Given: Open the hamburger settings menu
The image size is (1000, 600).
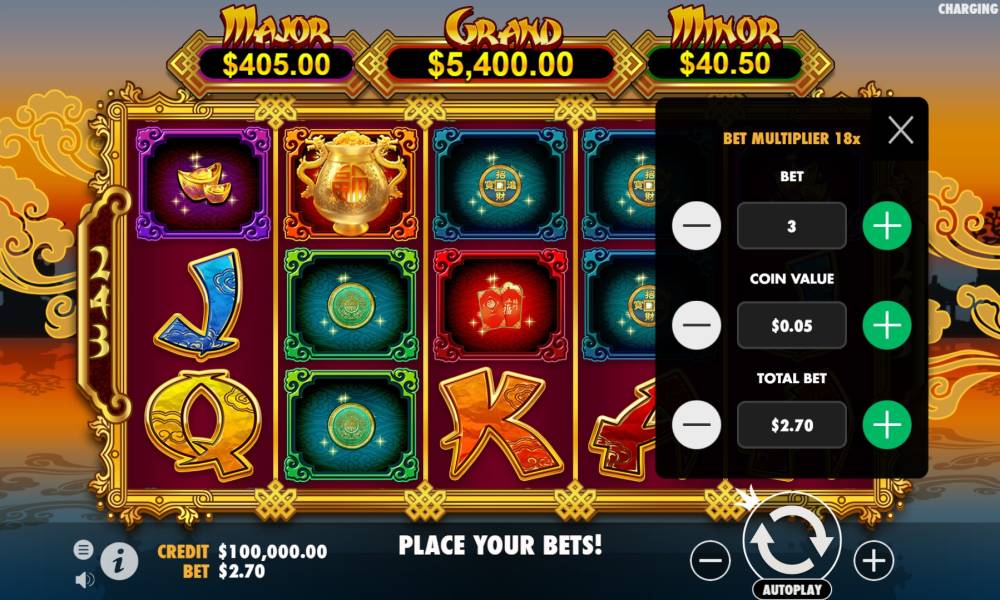Looking at the screenshot, I should (84, 549).
